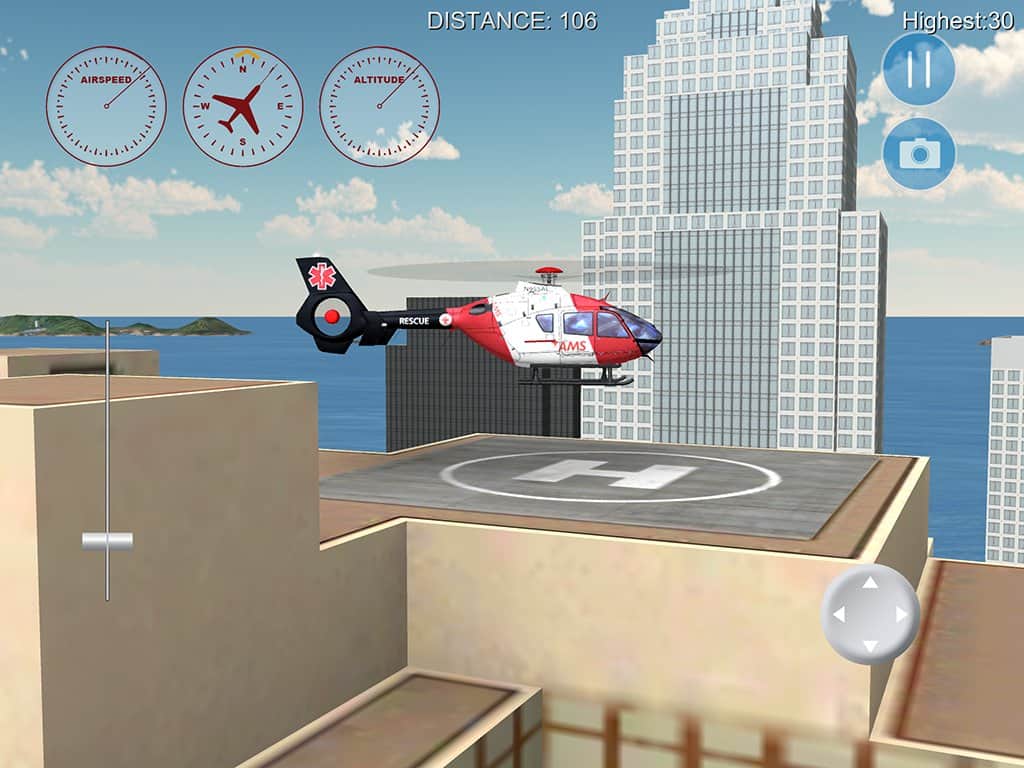Viewport: 1024px width, 768px height.
Task: Pause the game with the pause button
Action: (918, 69)
